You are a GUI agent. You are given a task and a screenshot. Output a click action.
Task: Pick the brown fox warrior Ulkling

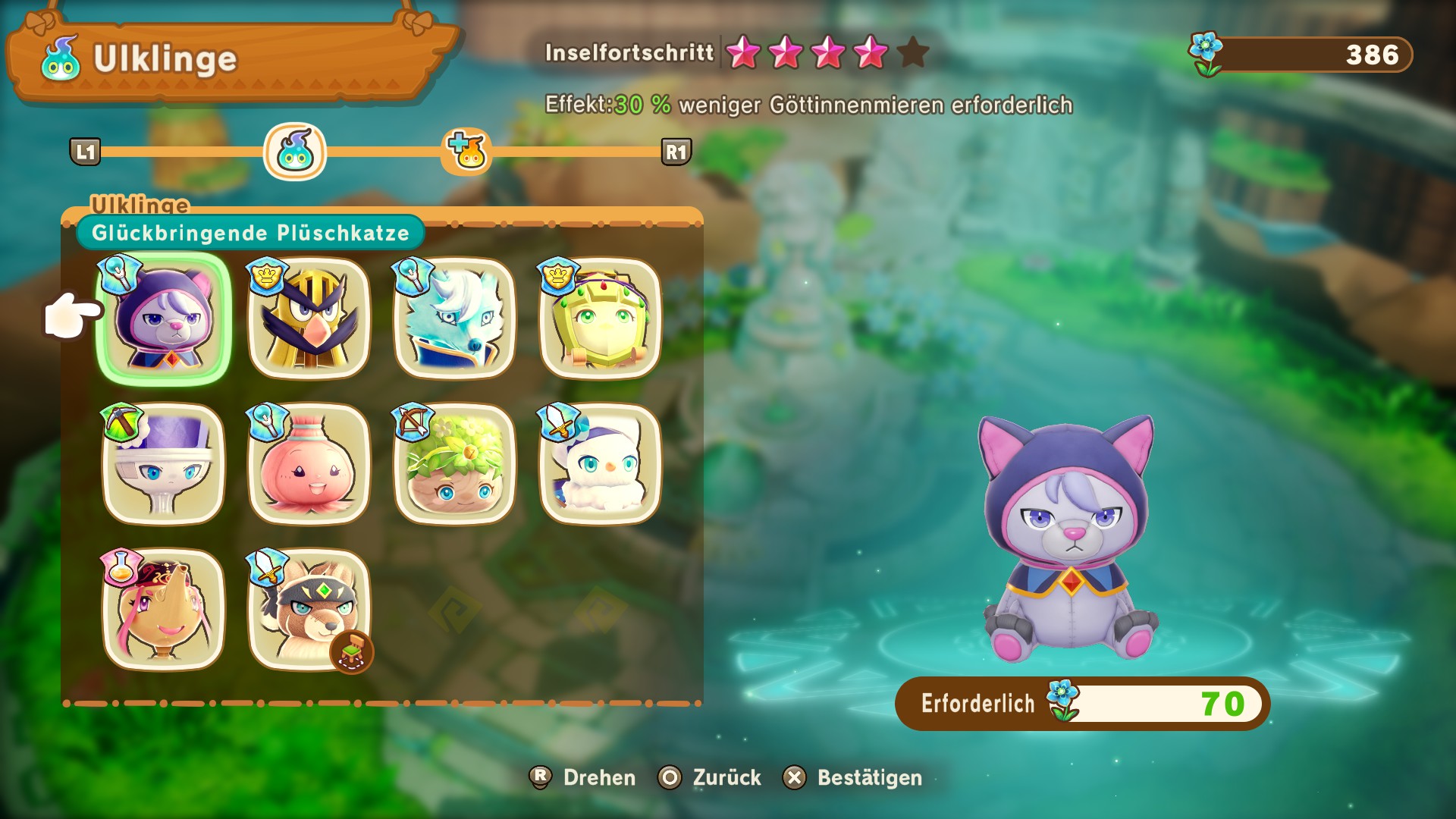point(309,610)
